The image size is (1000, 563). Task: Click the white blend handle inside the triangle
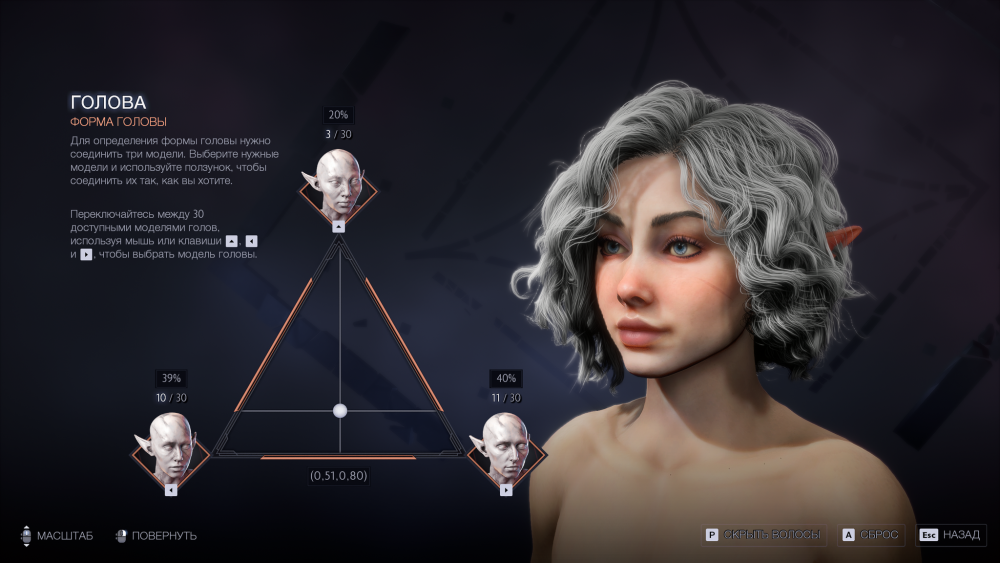(x=339, y=410)
